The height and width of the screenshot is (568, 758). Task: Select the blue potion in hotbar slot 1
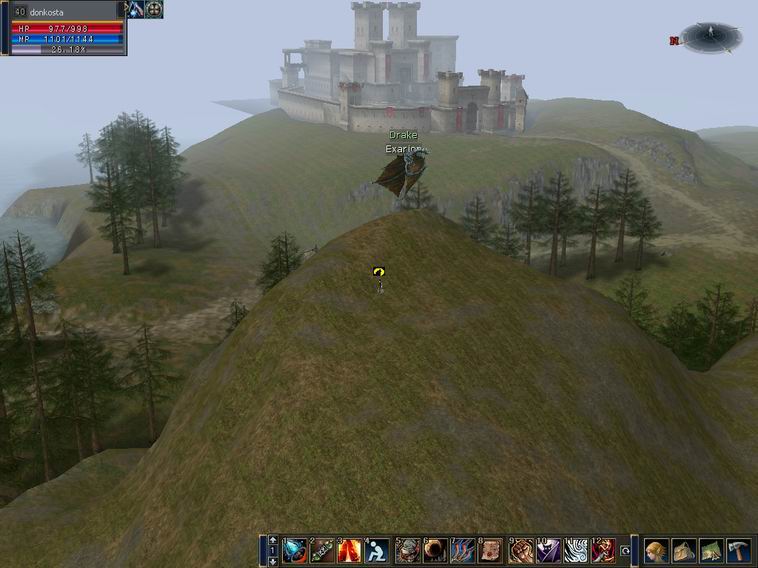click(295, 551)
